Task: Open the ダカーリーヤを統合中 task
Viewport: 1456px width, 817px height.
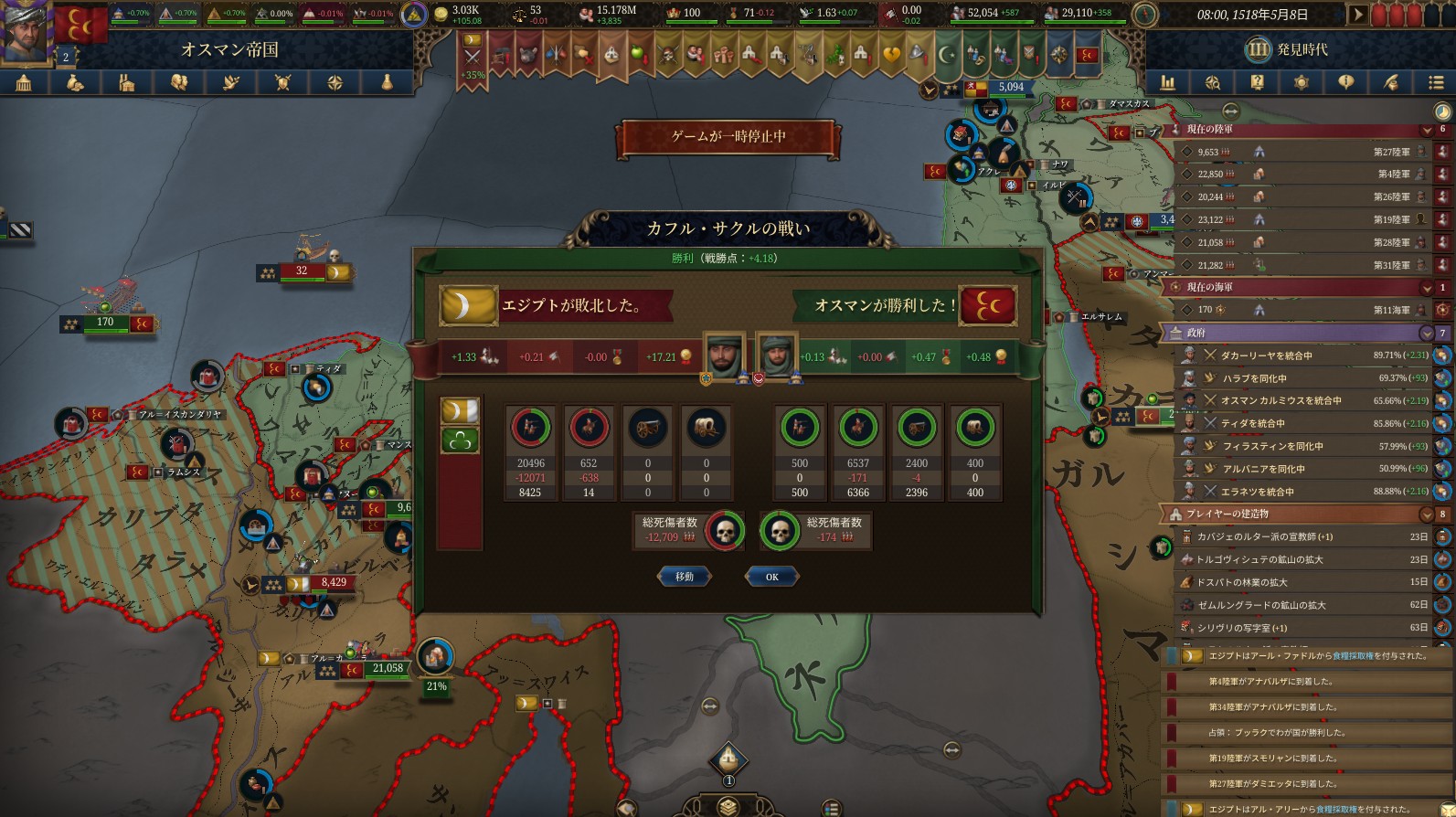Action: (1307, 355)
